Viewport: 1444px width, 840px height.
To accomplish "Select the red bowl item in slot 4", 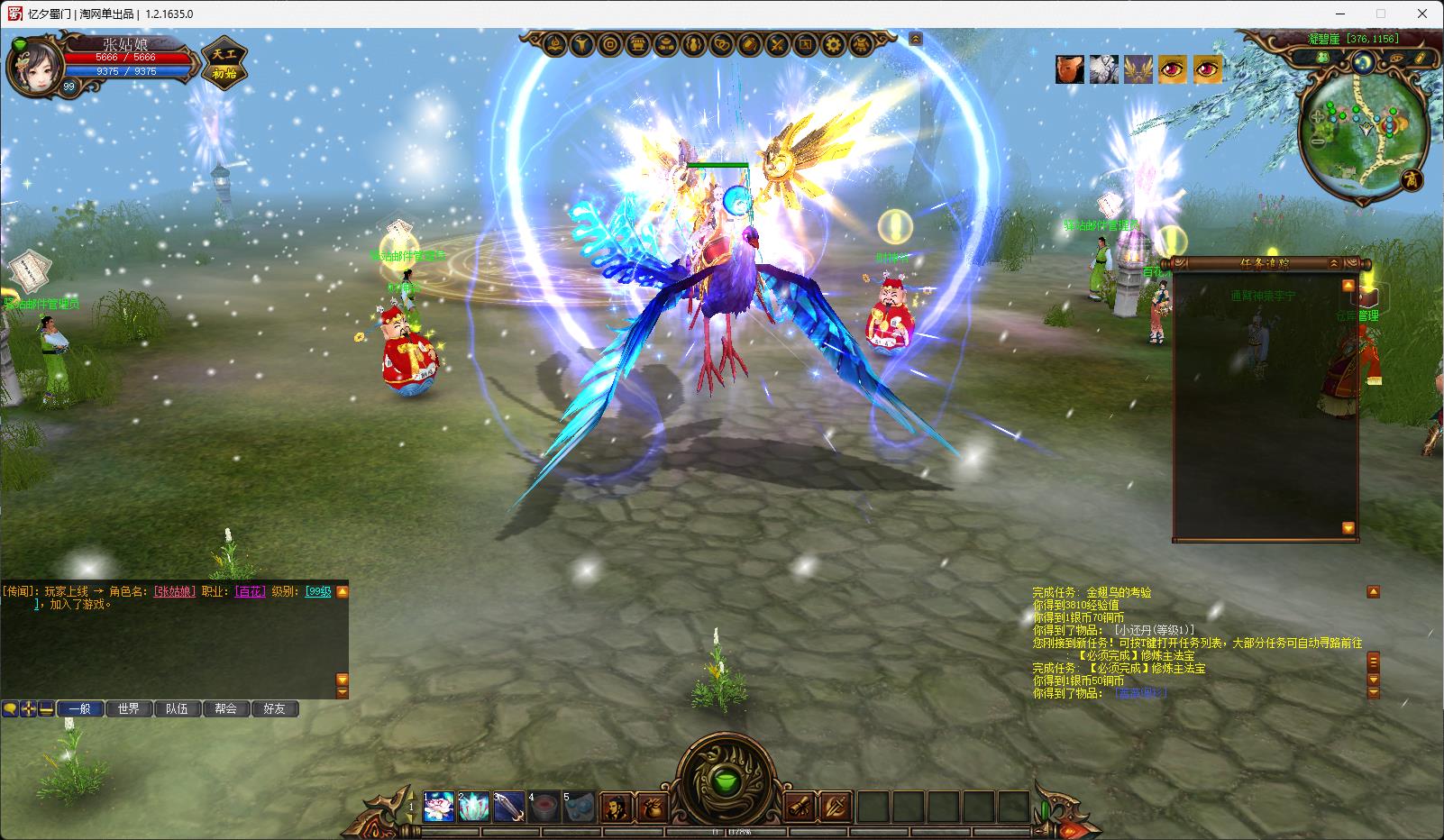I will pyautogui.click(x=544, y=806).
